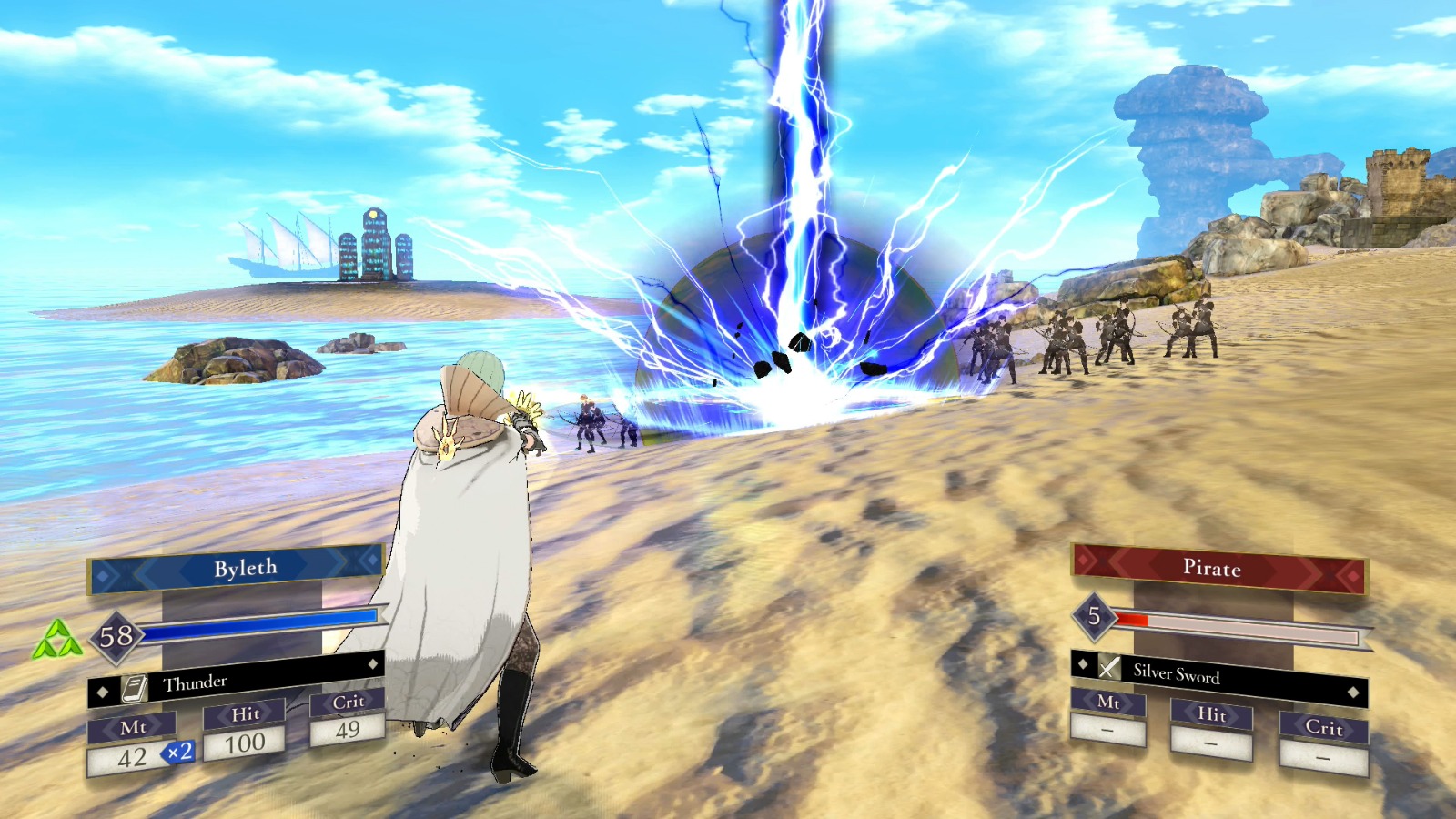The width and height of the screenshot is (1456, 819).
Task: Expand Byleth's Mt stat panel
Action: [134, 726]
